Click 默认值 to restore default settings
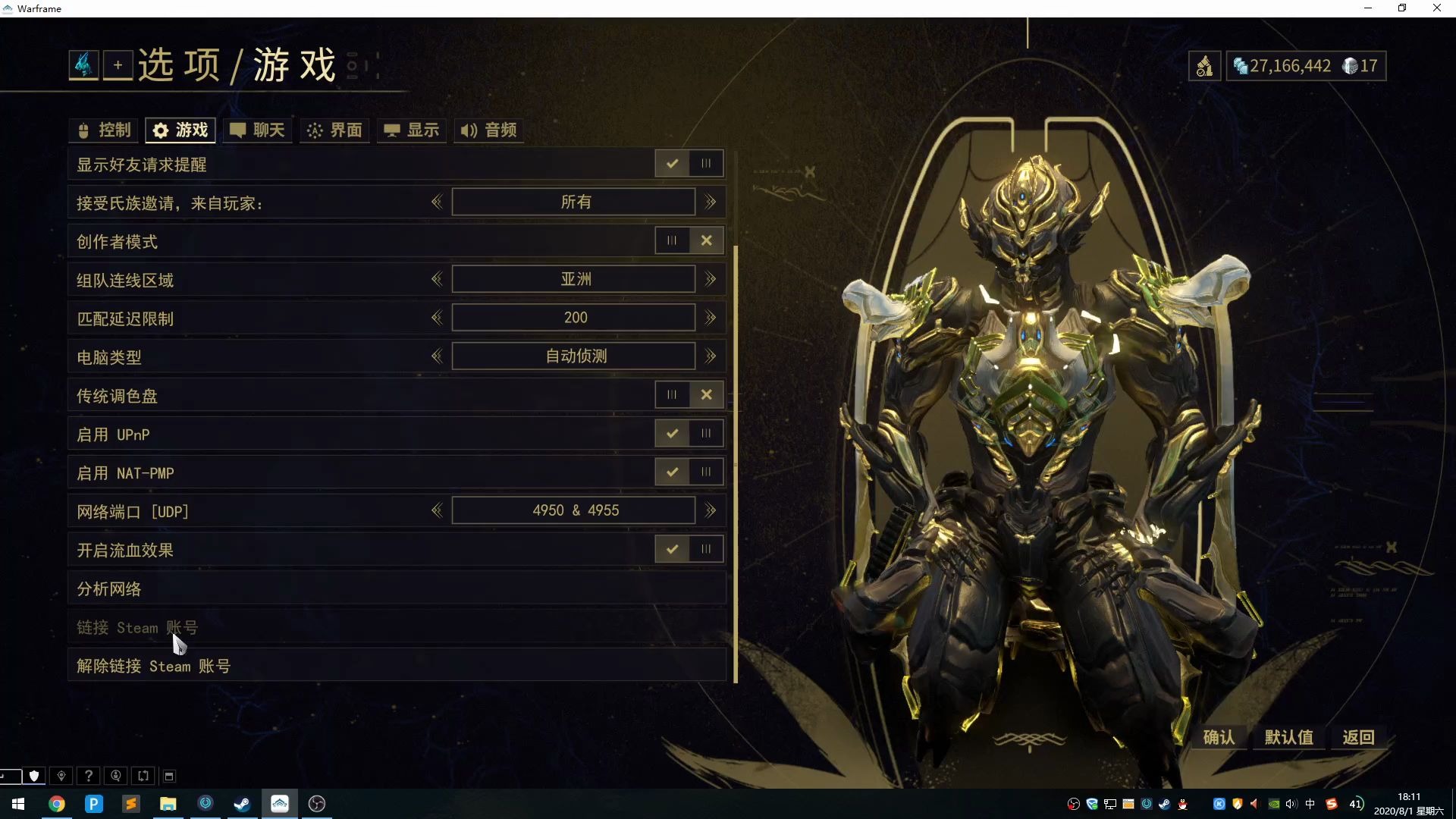Viewport: 1456px width, 819px height. [x=1288, y=736]
